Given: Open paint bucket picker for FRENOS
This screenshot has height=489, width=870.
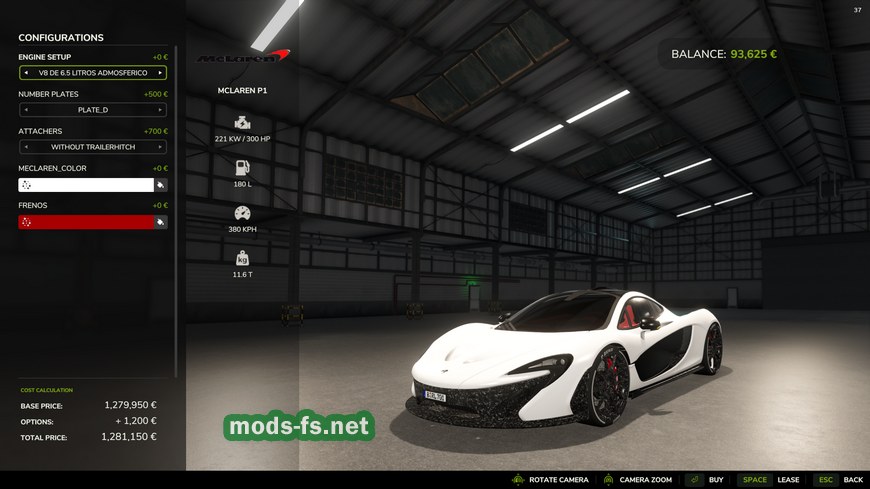Looking at the screenshot, I should coord(161,222).
